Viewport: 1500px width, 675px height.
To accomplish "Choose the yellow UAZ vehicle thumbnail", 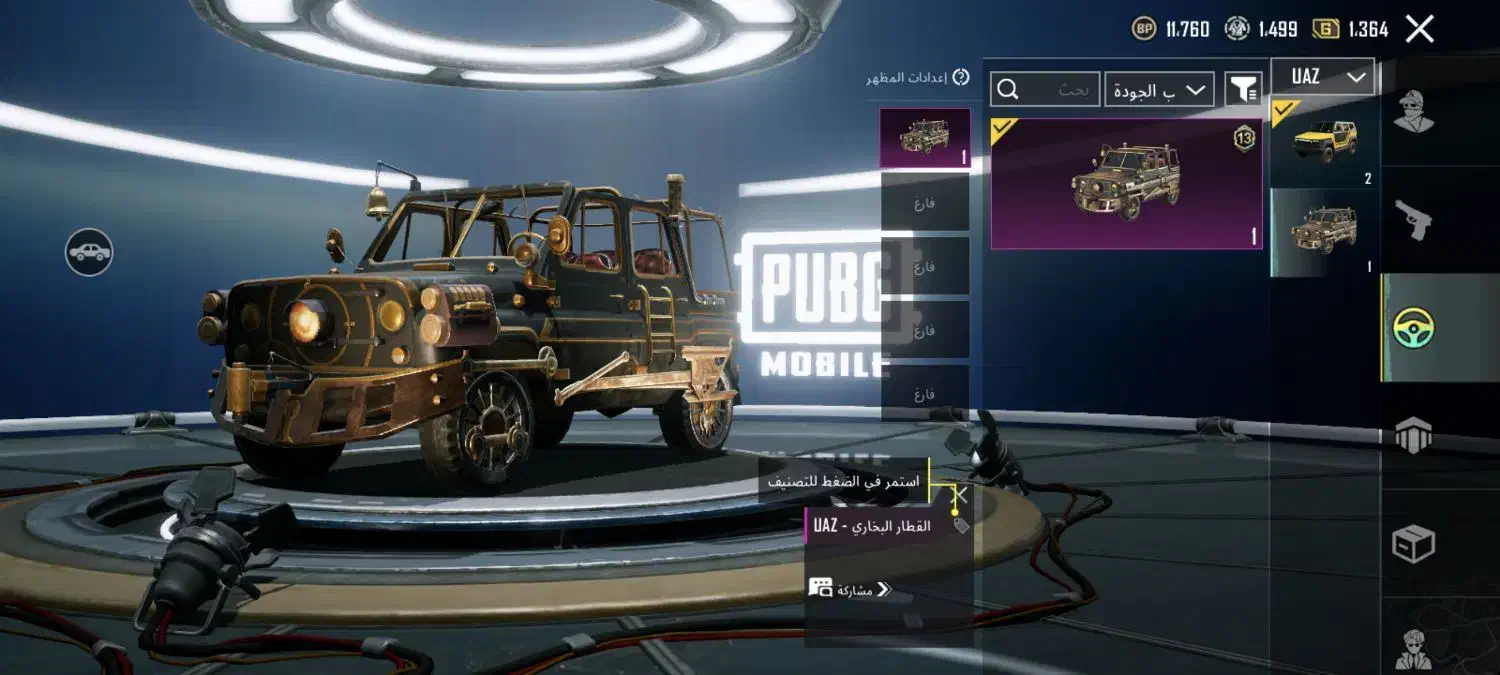I will click(1325, 142).
